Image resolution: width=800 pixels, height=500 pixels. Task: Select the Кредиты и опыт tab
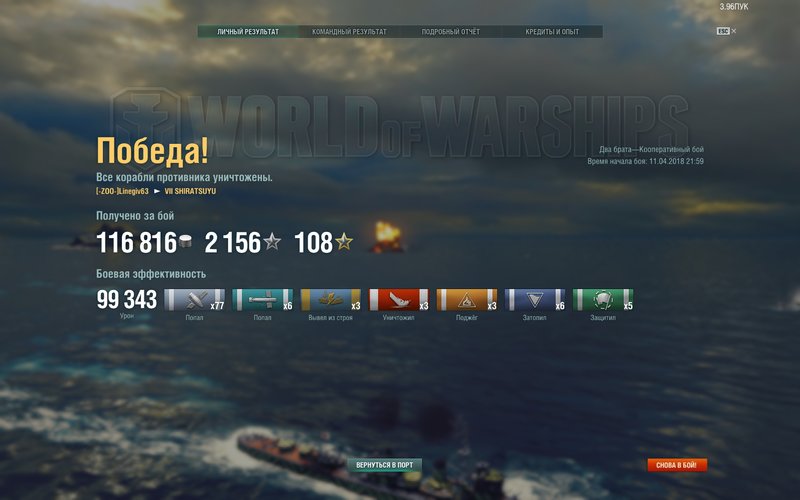[x=552, y=32]
